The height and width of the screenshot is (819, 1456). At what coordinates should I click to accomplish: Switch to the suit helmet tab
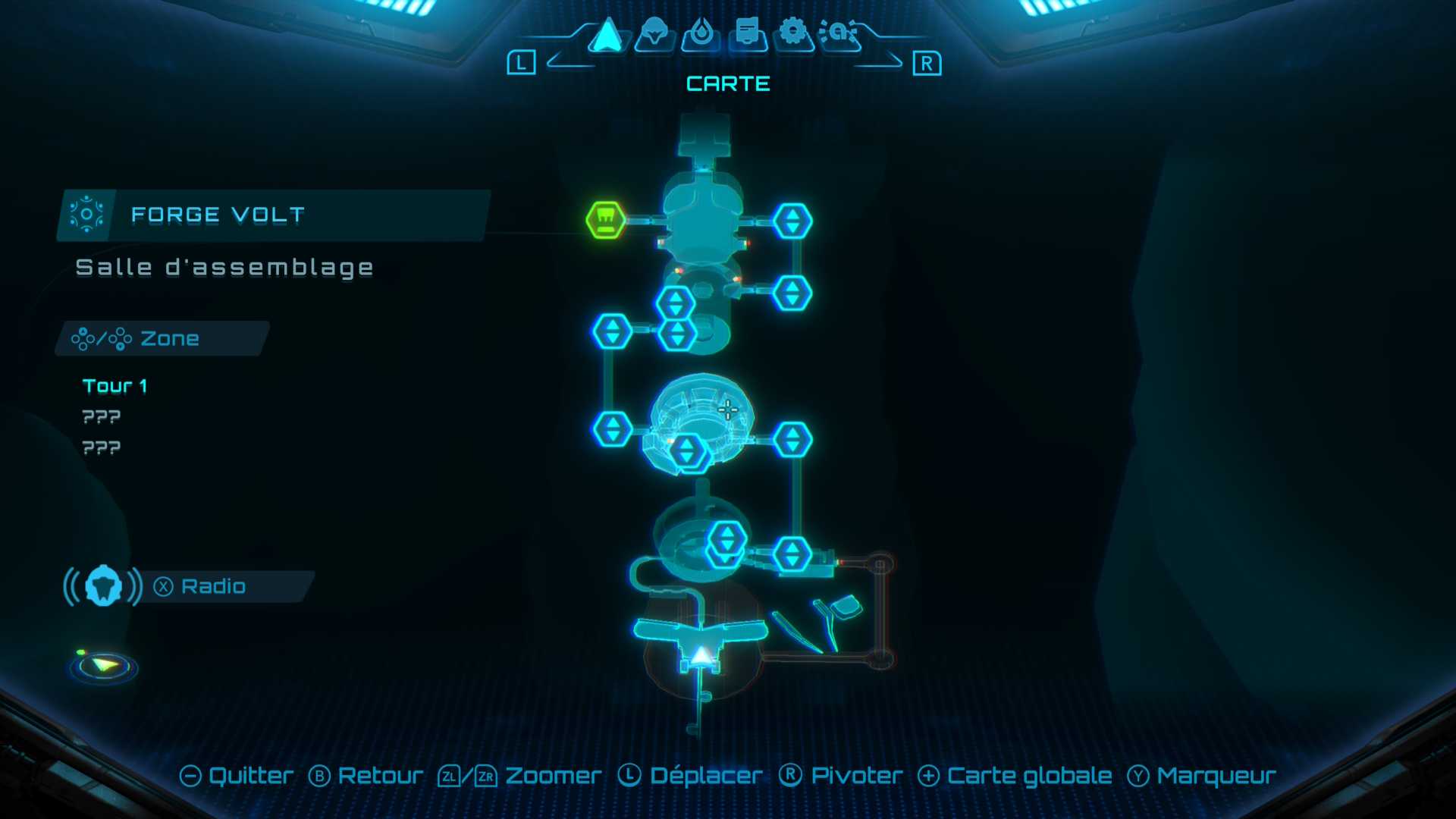click(x=654, y=34)
